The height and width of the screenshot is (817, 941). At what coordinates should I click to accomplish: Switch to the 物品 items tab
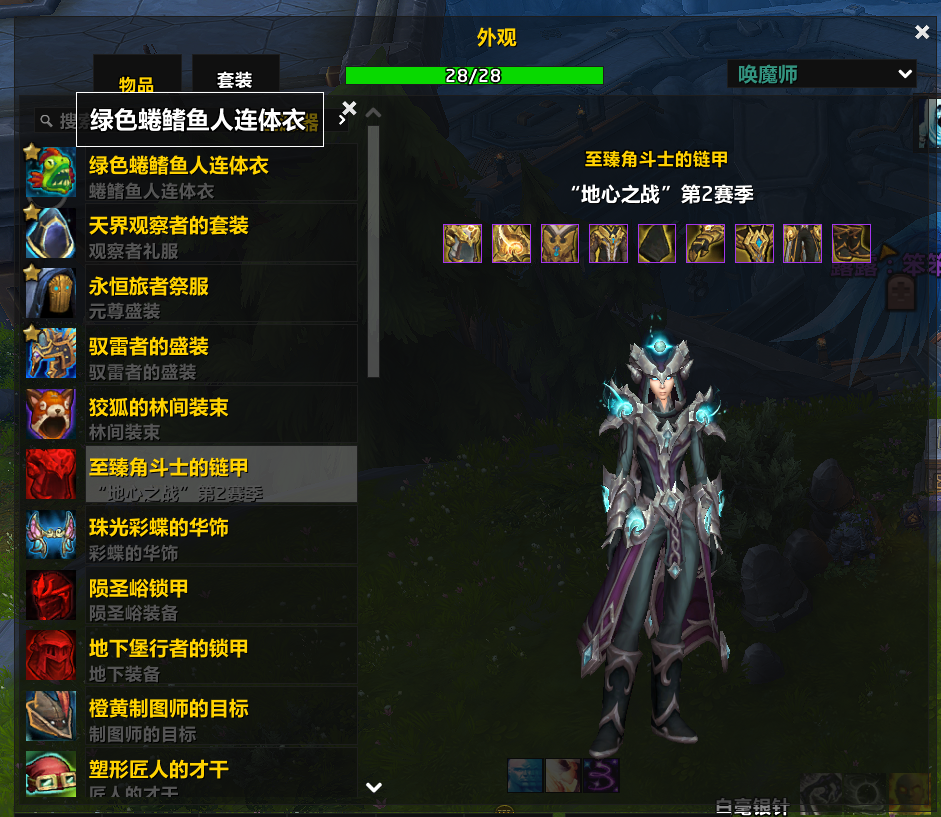point(137,83)
